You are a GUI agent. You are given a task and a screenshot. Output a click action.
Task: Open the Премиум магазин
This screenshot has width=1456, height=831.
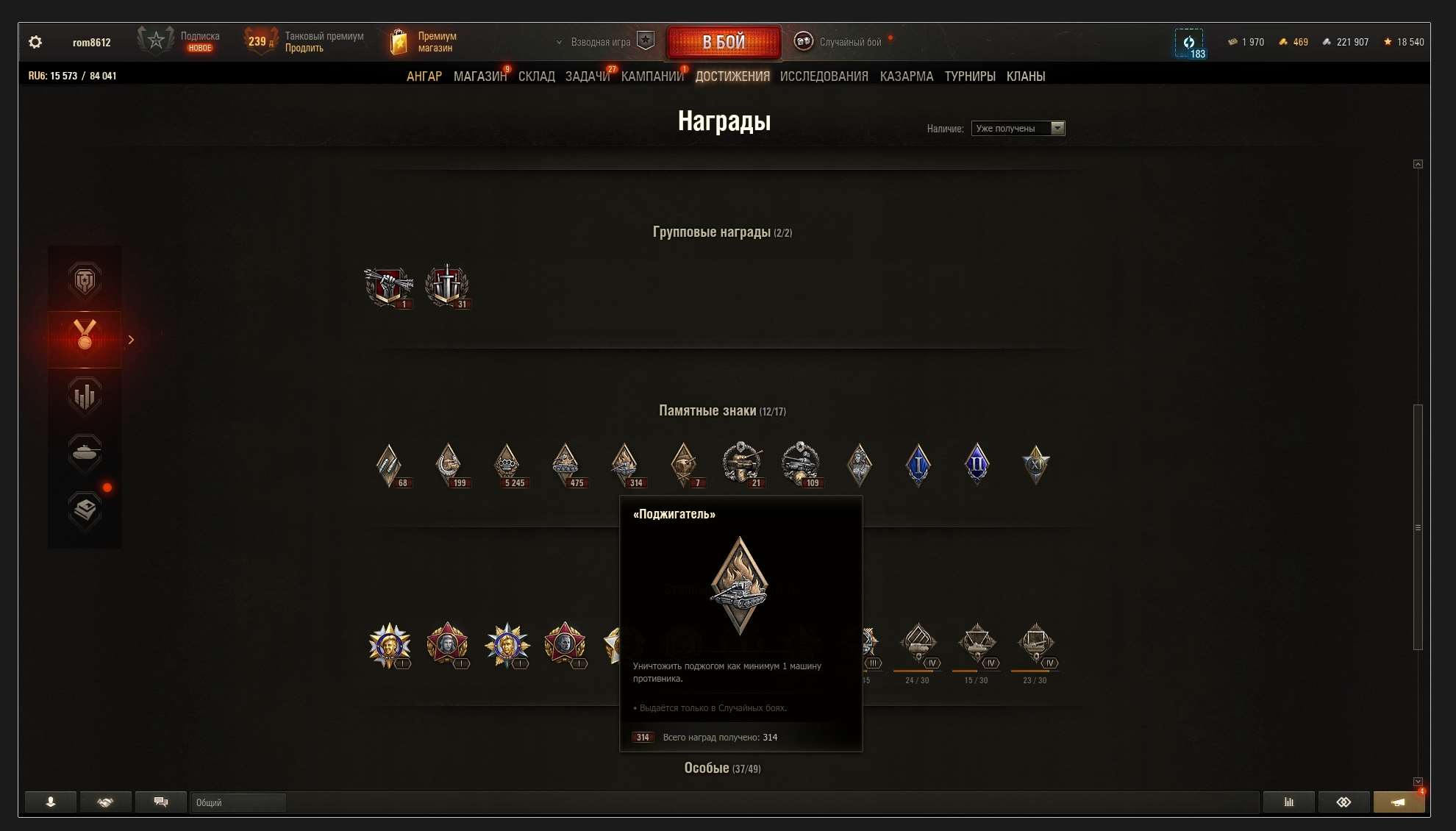click(x=424, y=42)
